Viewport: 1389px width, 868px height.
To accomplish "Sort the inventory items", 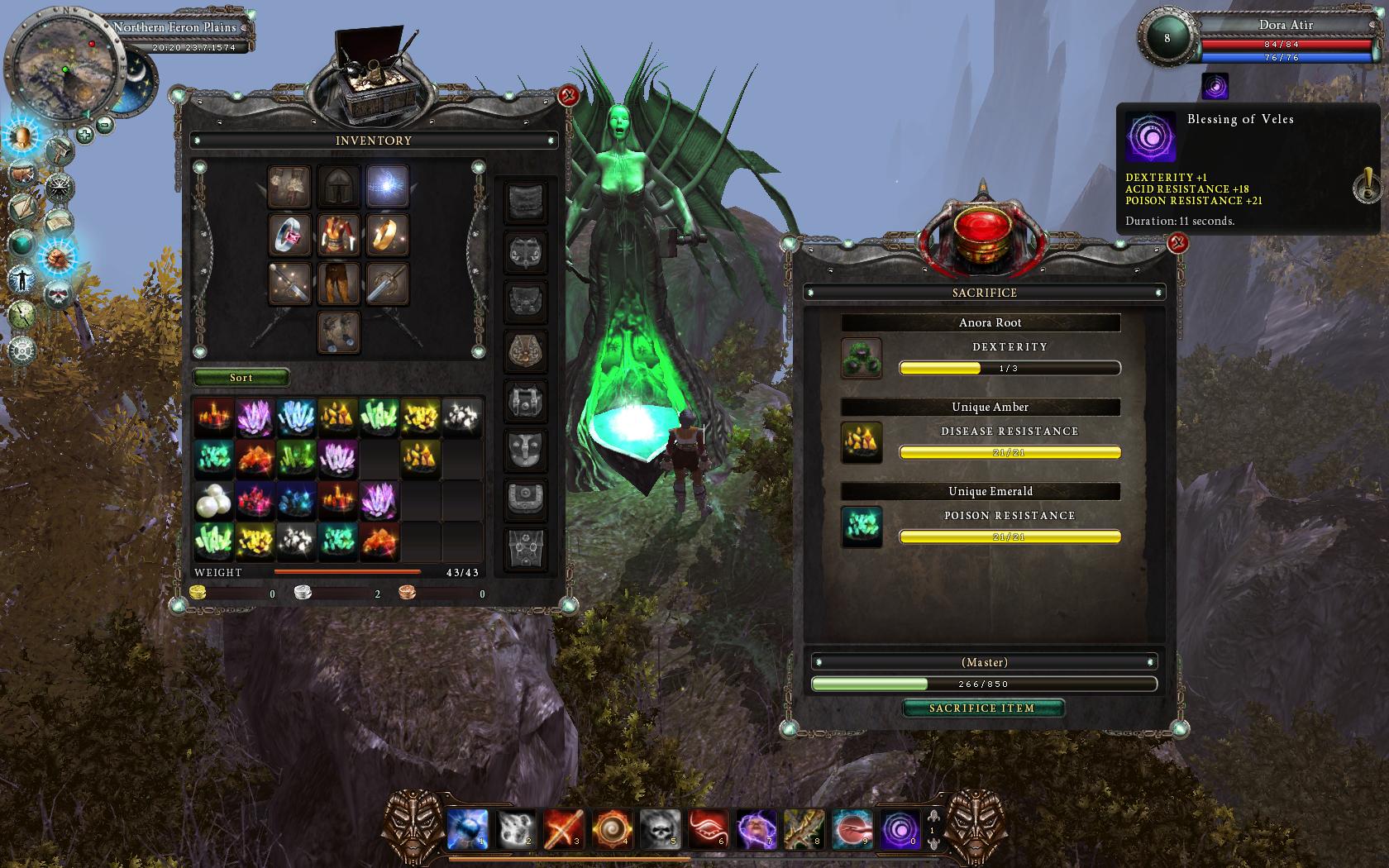I will (x=241, y=378).
